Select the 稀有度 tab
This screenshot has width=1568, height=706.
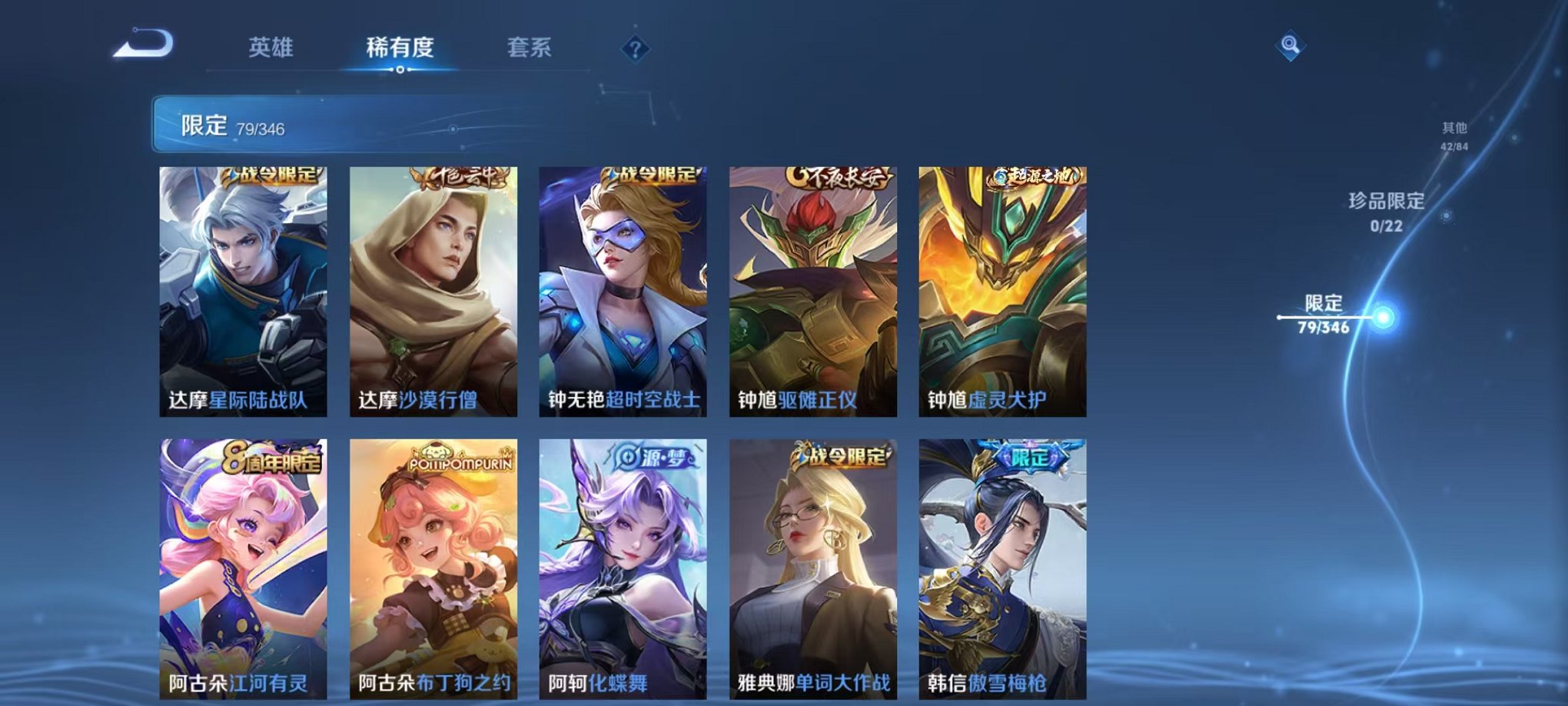[x=399, y=46]
